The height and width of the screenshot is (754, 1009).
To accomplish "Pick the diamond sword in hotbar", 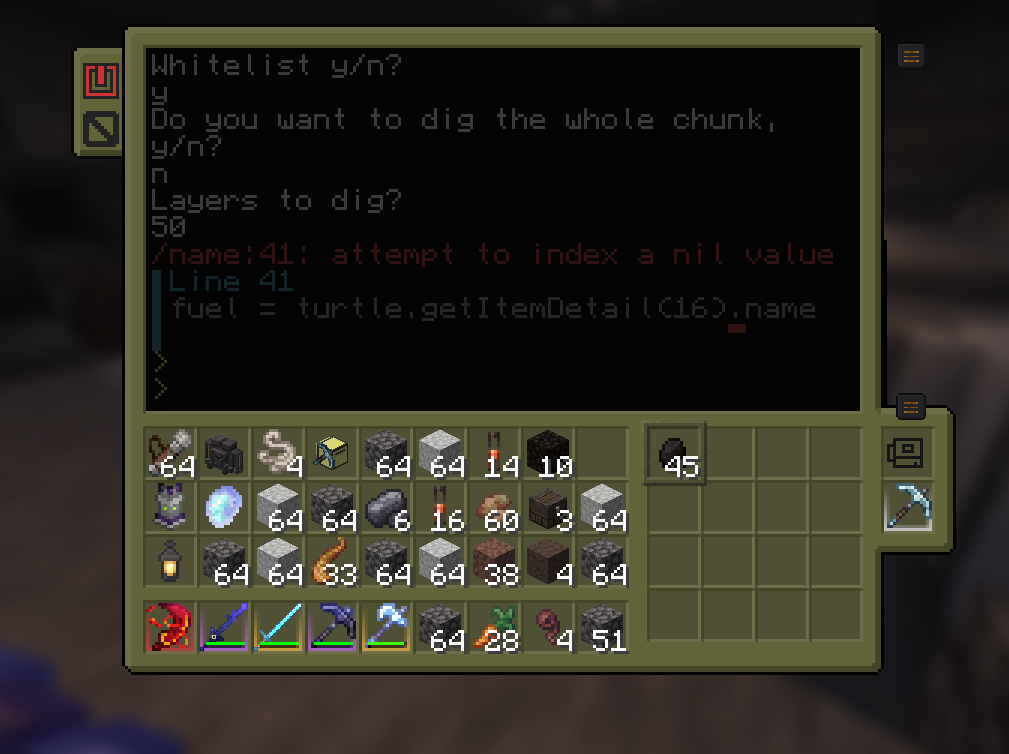I will (x=279, y=627).
